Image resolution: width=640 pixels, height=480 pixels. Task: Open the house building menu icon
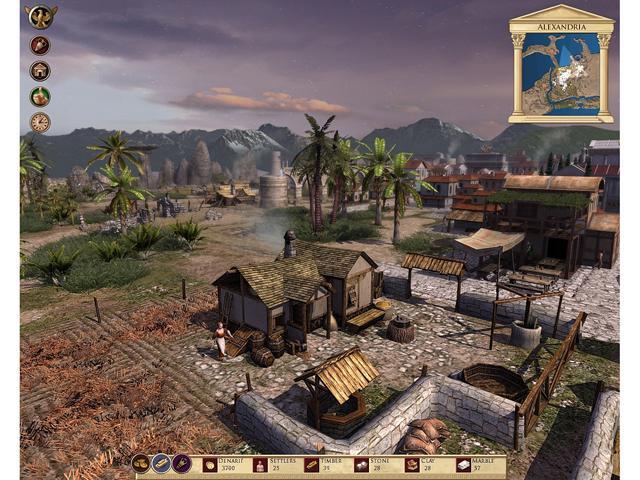pyautogui.click(x=40, y=71)
